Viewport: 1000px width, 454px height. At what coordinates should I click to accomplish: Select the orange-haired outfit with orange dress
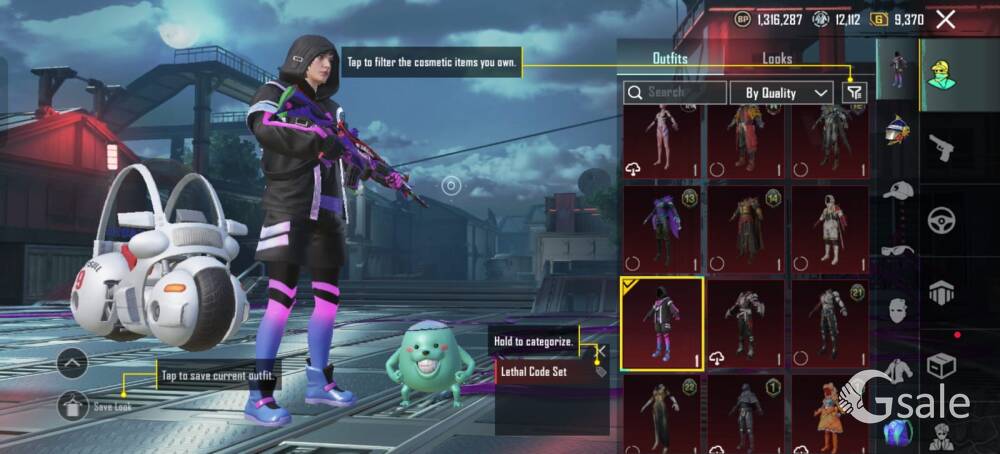click(829, 414)
